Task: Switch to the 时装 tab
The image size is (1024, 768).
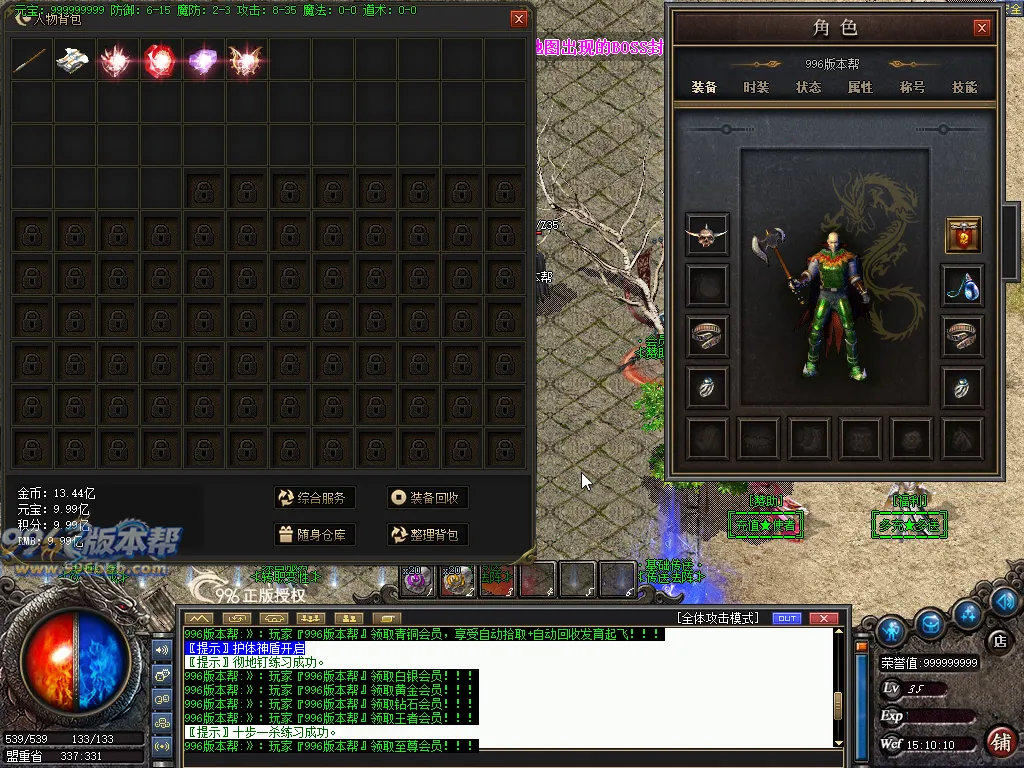Action: (756, 87)
